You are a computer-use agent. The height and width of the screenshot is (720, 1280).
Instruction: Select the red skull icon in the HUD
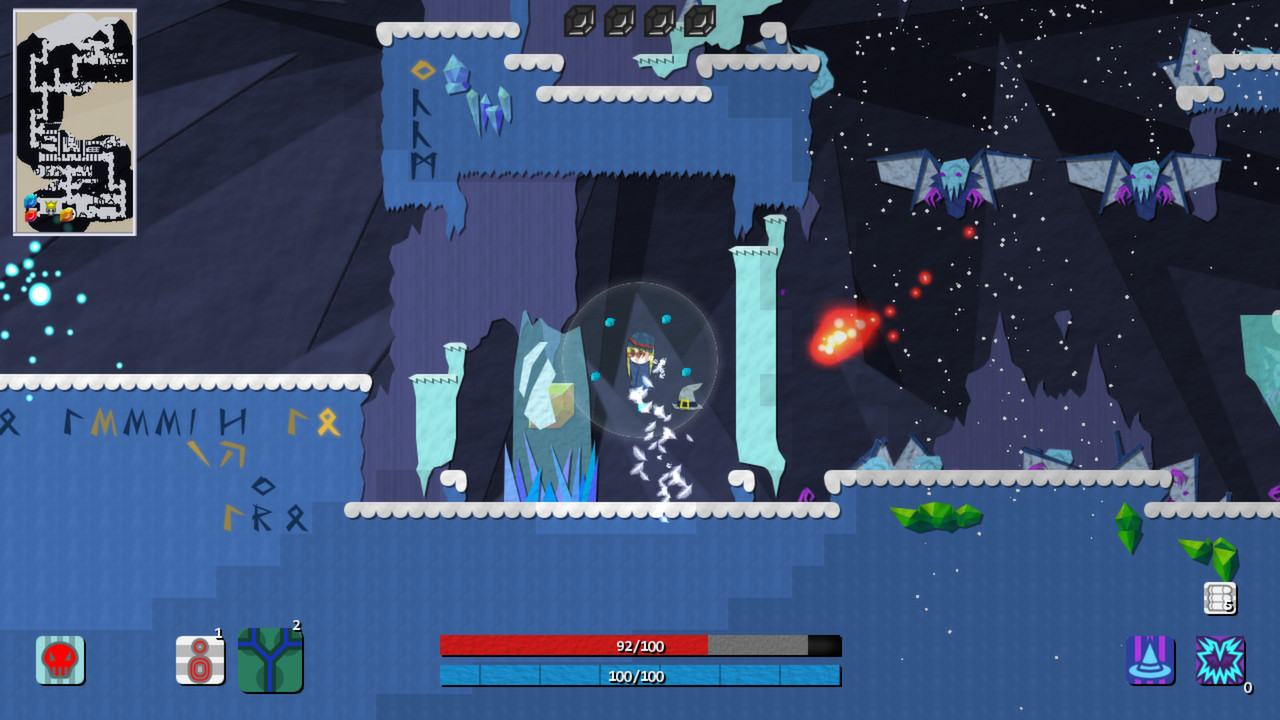(x=60, y=660)
